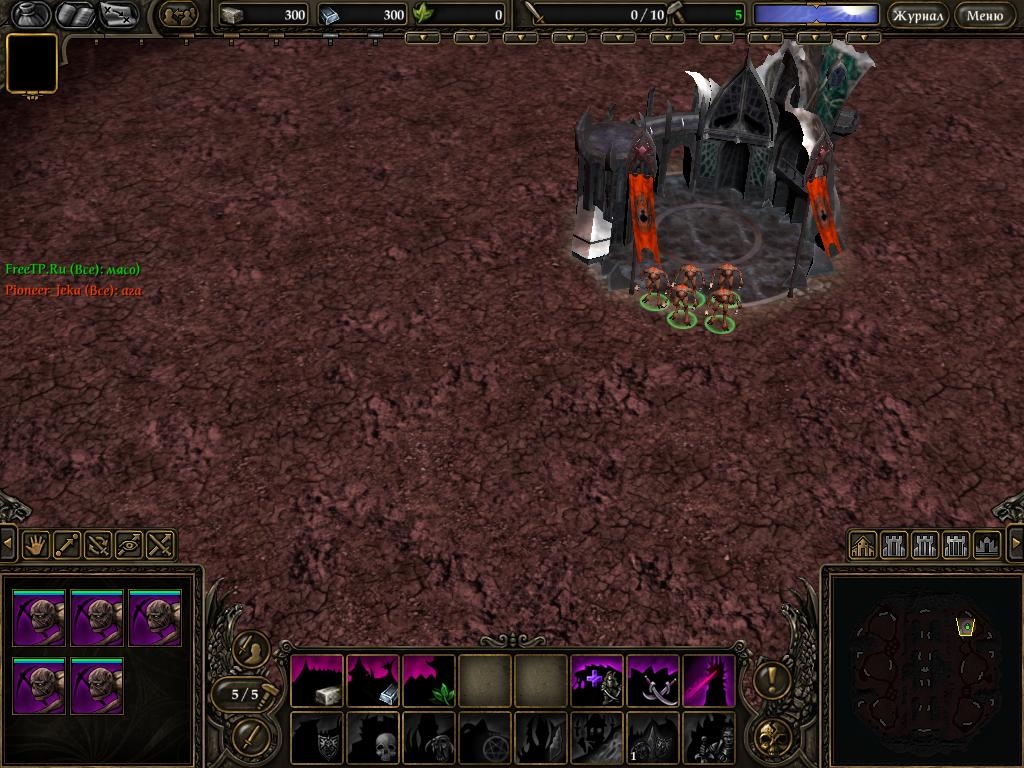Select the 5/5 worker count button
1024x768 pixels.
(245, 694)
